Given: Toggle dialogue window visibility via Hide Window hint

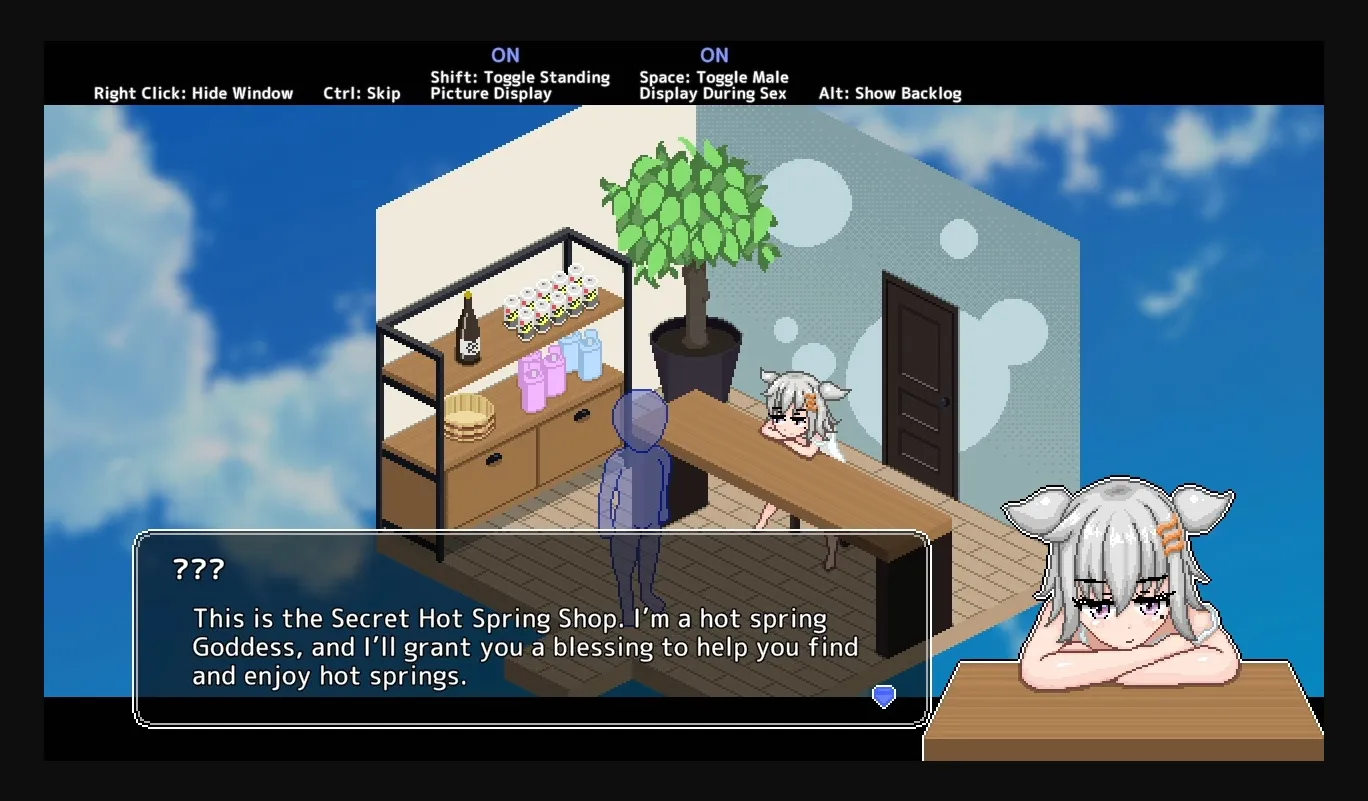Looking at the screenshot, I should 193,93.
